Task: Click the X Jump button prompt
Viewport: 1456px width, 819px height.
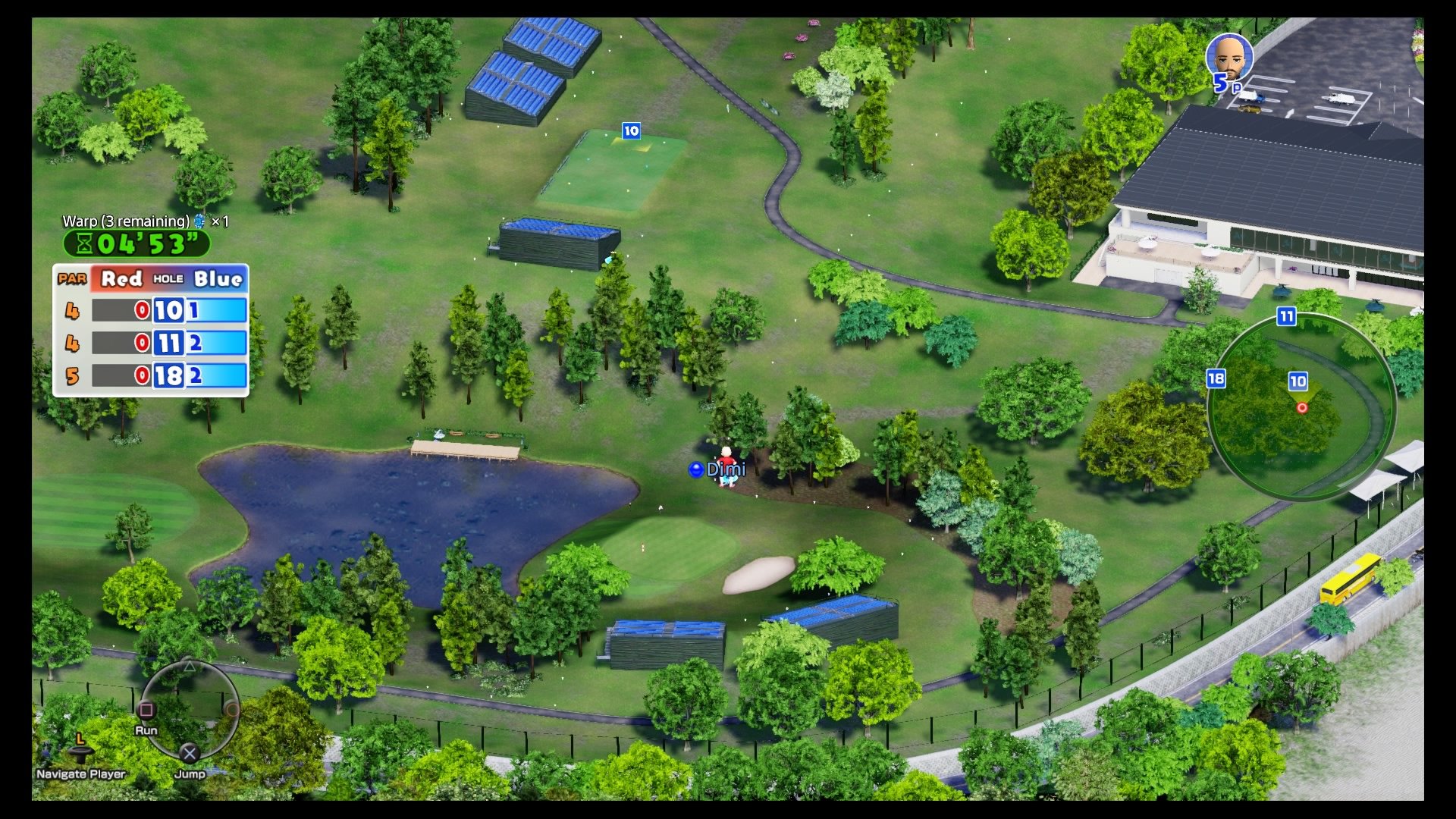Action: (x=189, y=755)
